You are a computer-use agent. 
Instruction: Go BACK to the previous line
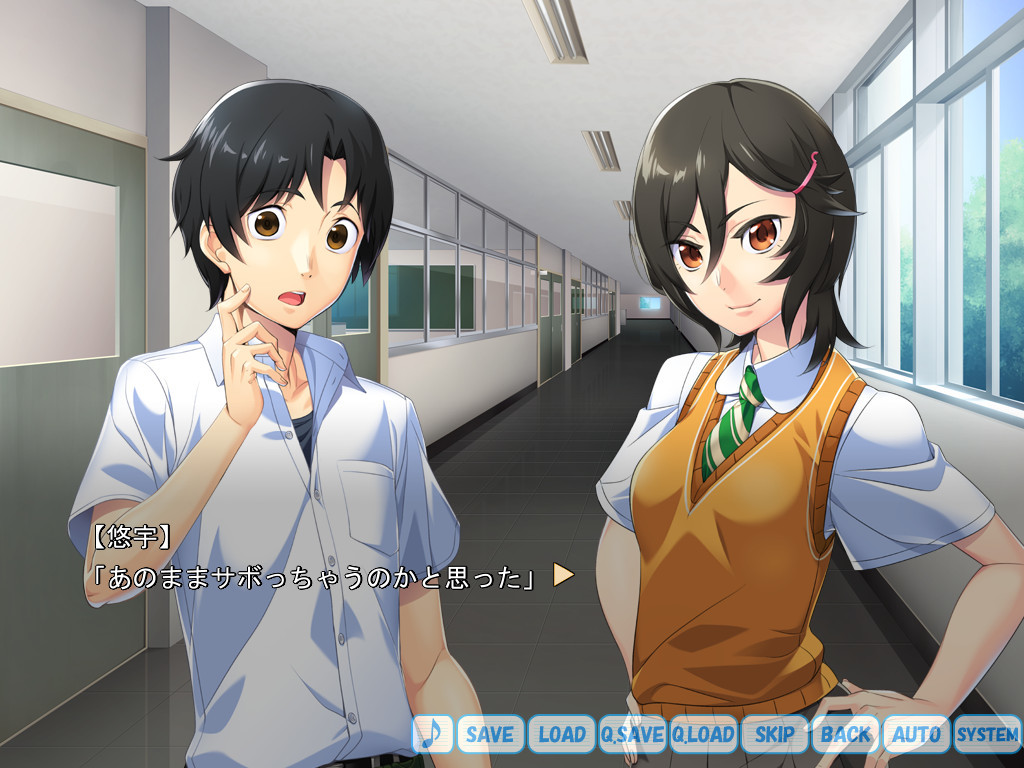(845, 734)
